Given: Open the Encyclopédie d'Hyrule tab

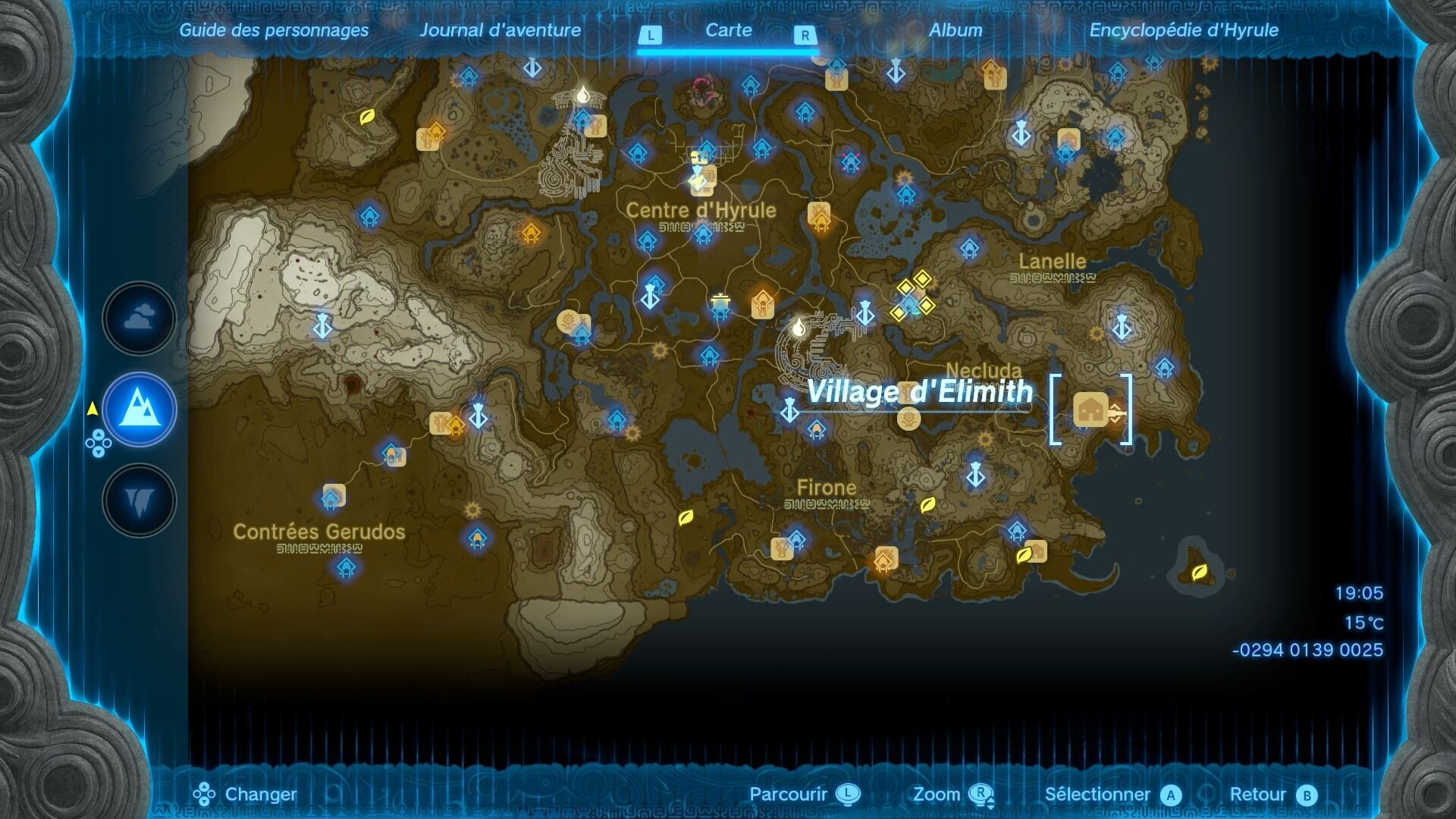Looking at the screenshot, I should pos(1183,31).
